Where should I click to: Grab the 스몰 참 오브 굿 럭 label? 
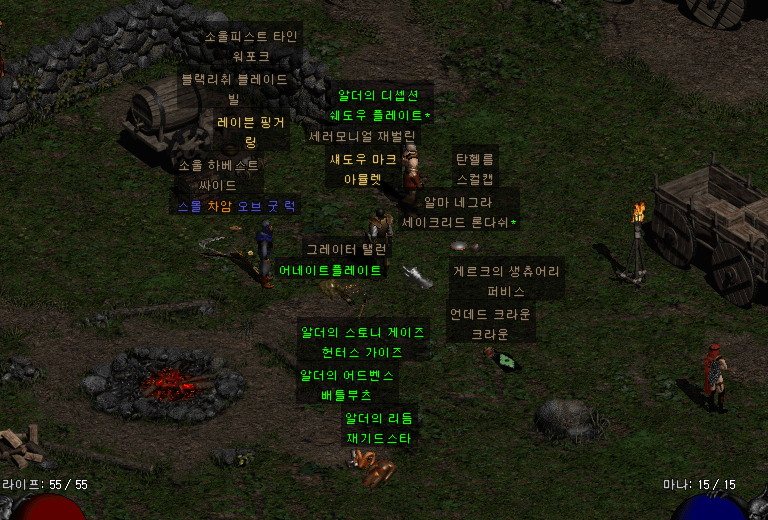coord(236,206)
